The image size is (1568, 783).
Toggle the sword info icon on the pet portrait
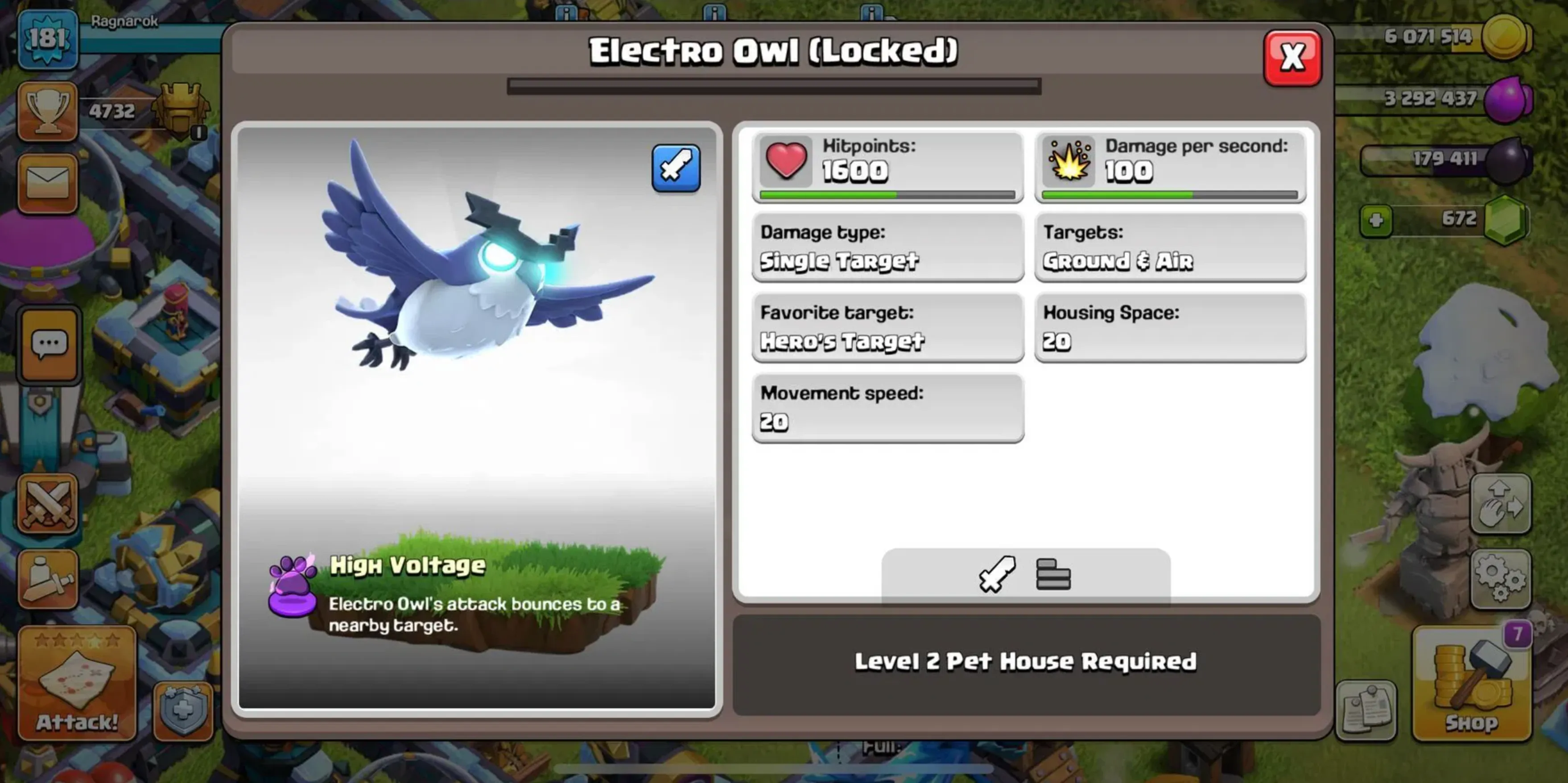[677, 169]
